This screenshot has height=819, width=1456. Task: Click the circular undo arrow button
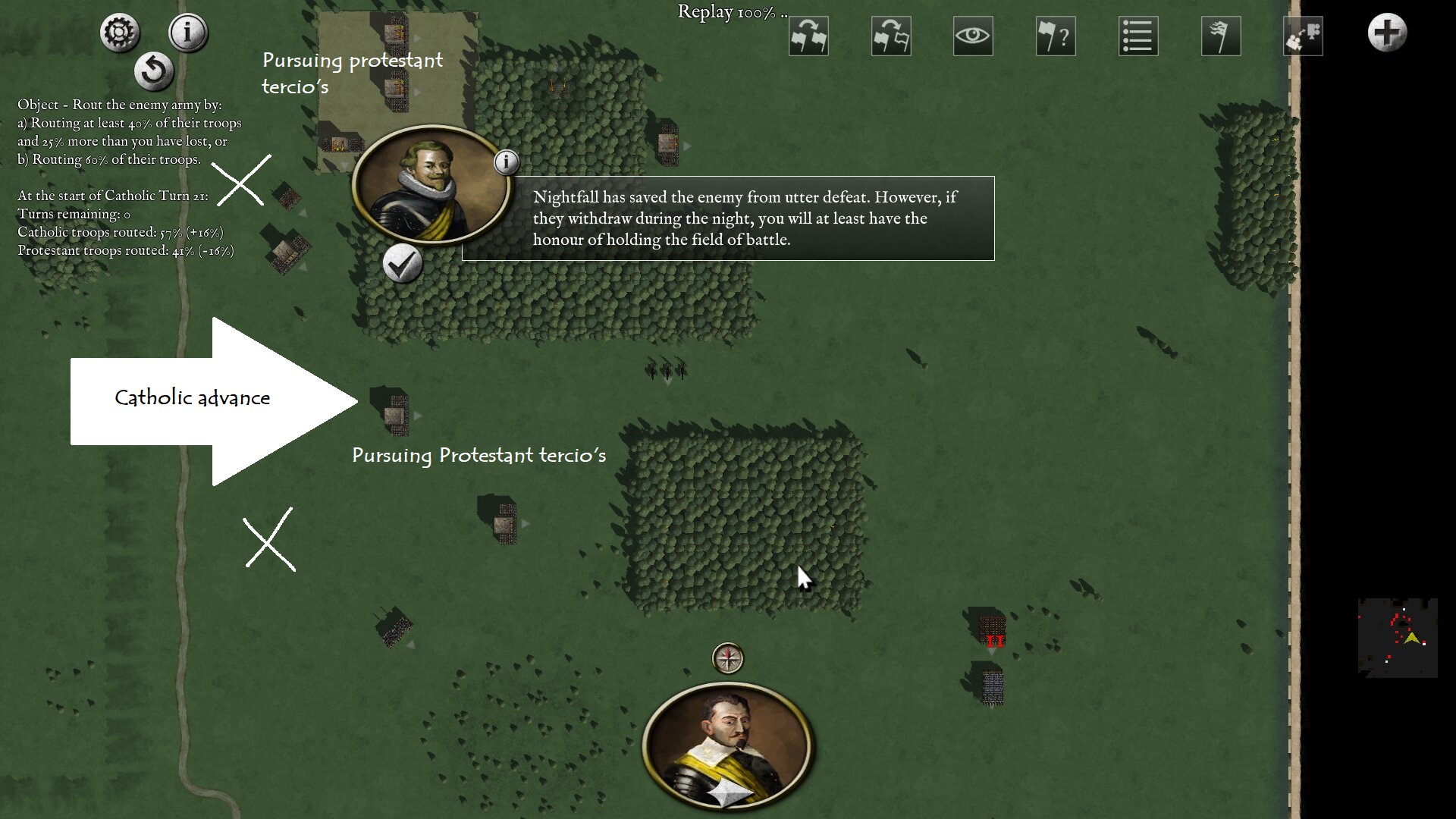tap(154, 71)
